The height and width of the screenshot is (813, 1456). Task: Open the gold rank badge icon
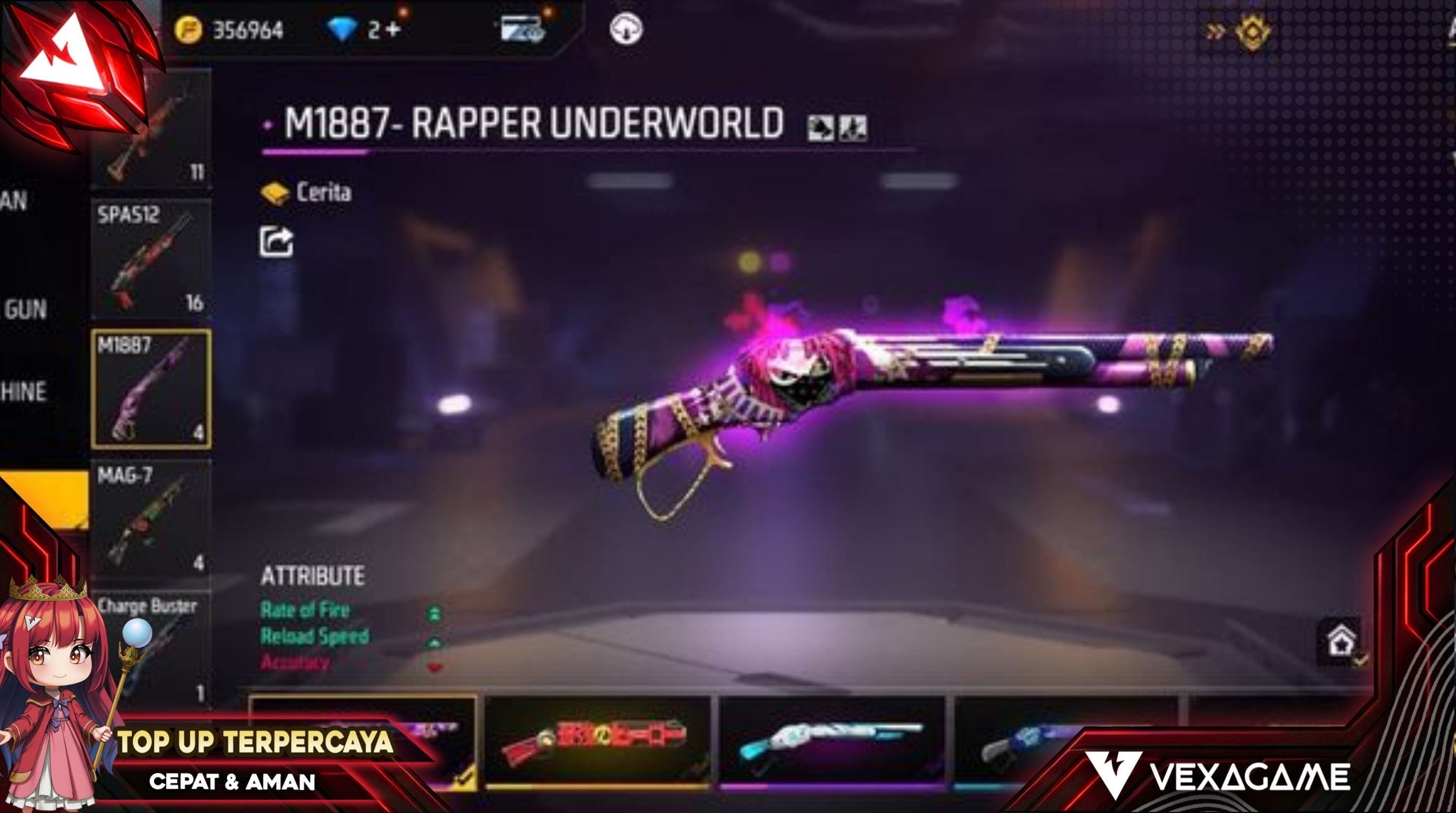1252,32
